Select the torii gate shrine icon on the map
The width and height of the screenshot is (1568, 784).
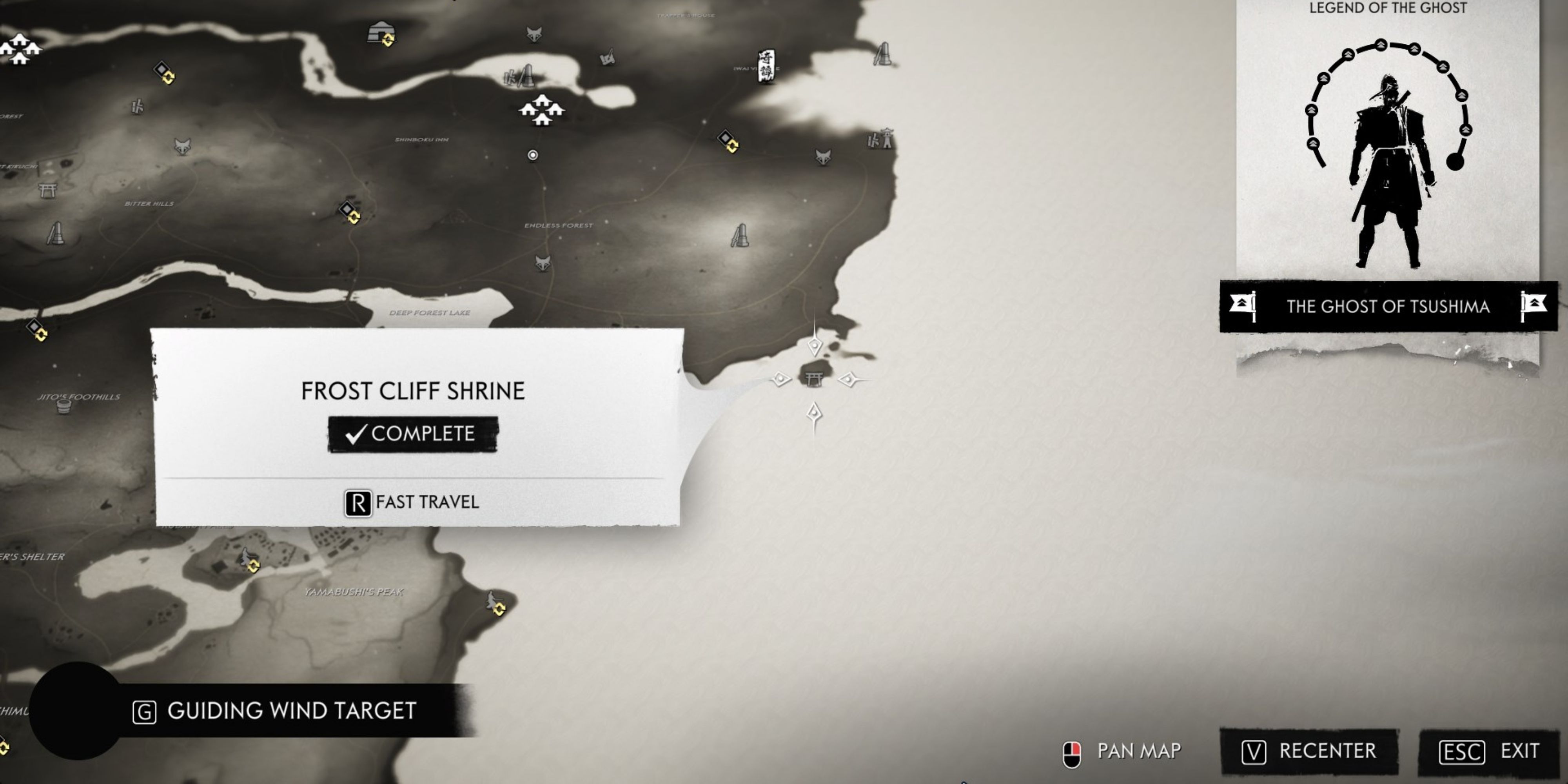point(815,379)
